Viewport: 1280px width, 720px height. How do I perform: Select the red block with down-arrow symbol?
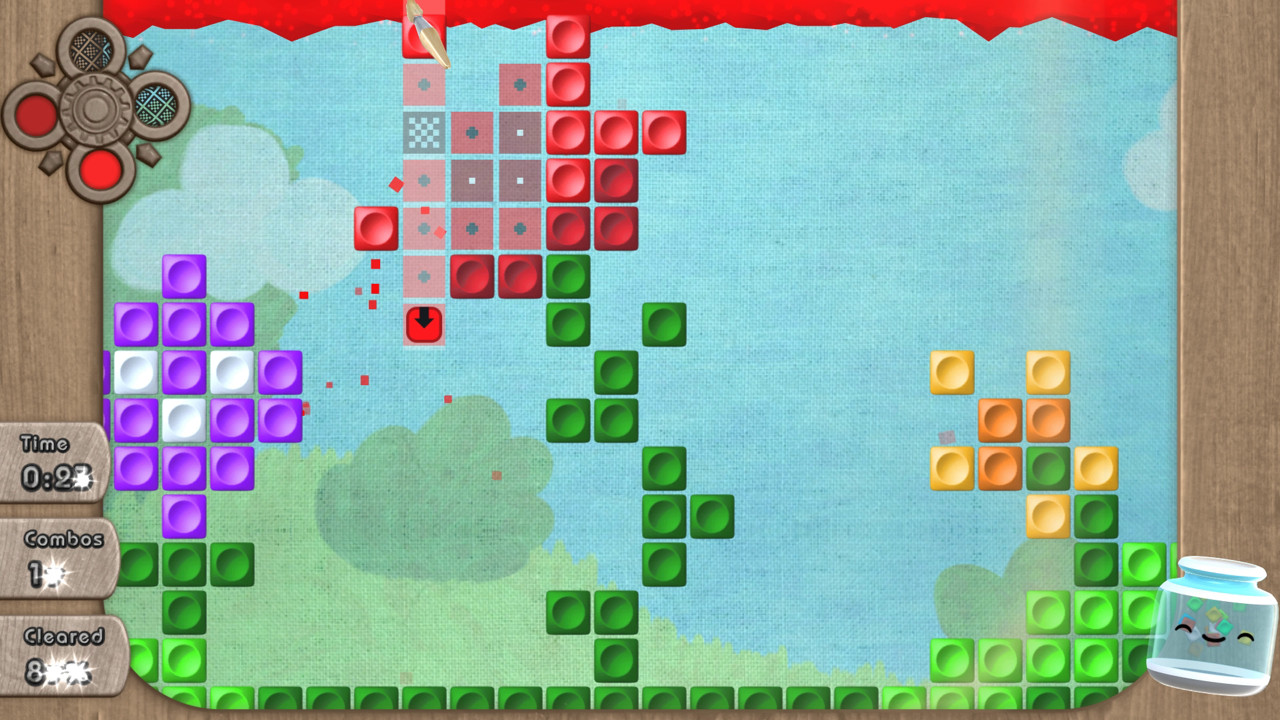point(423,323)
